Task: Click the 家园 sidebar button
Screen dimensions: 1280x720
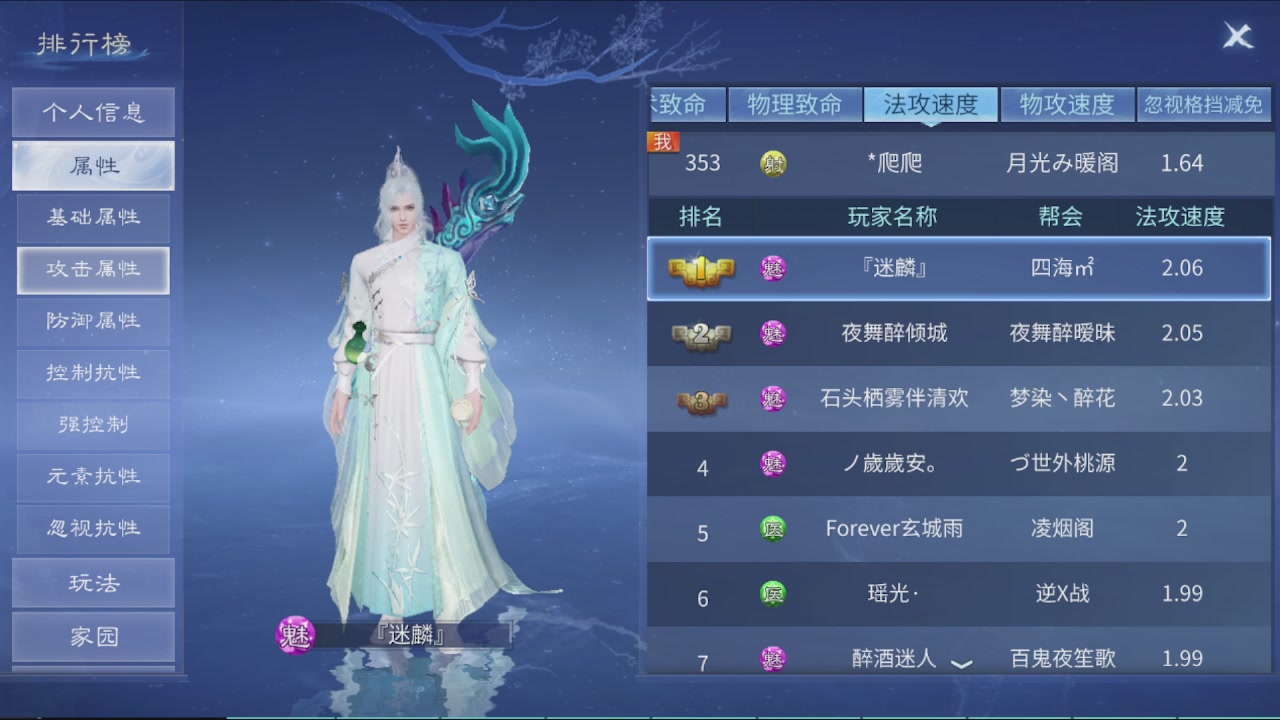Action: point(93,636)
